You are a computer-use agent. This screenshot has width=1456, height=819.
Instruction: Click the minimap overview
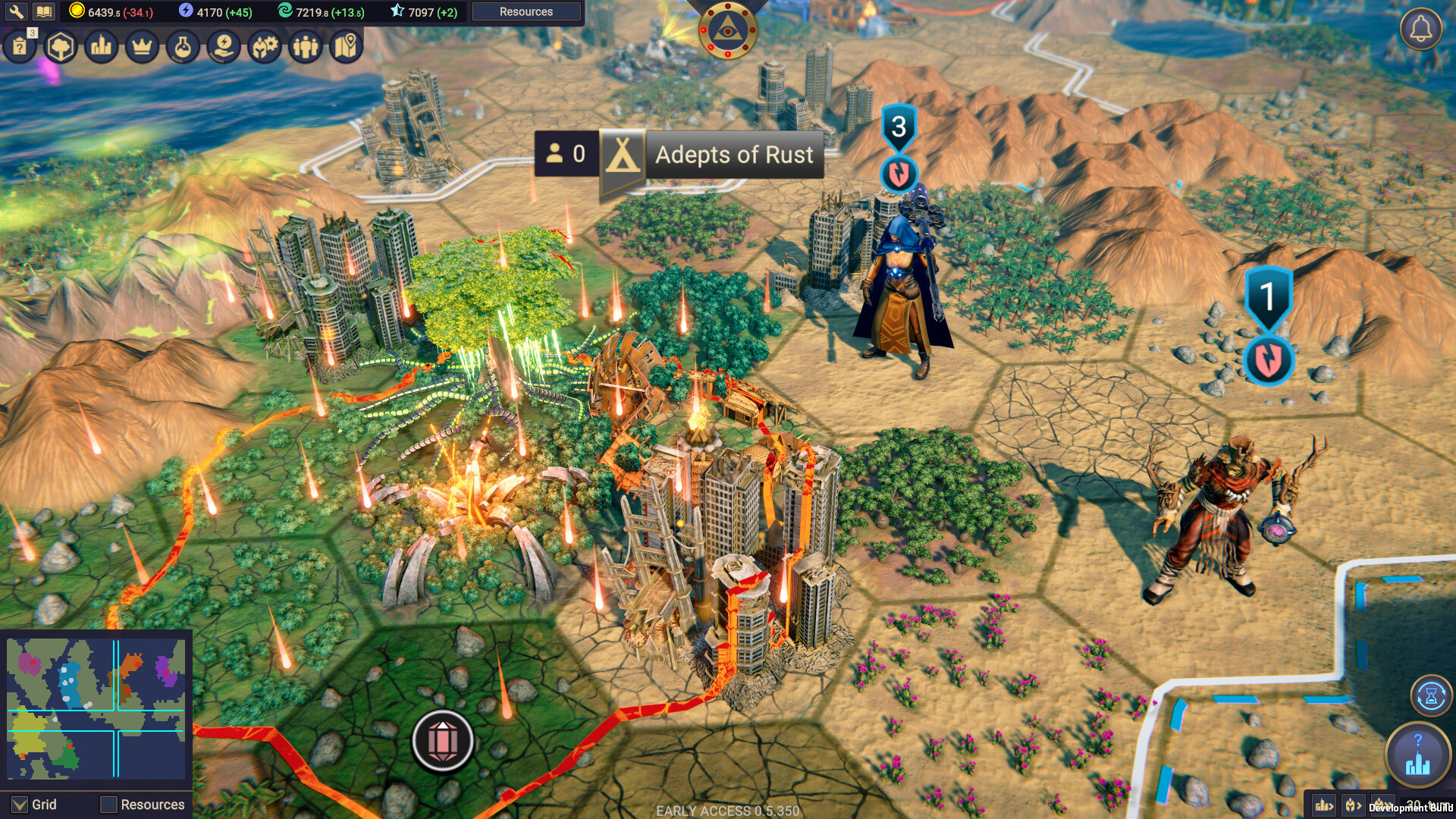tap(96, 708)
